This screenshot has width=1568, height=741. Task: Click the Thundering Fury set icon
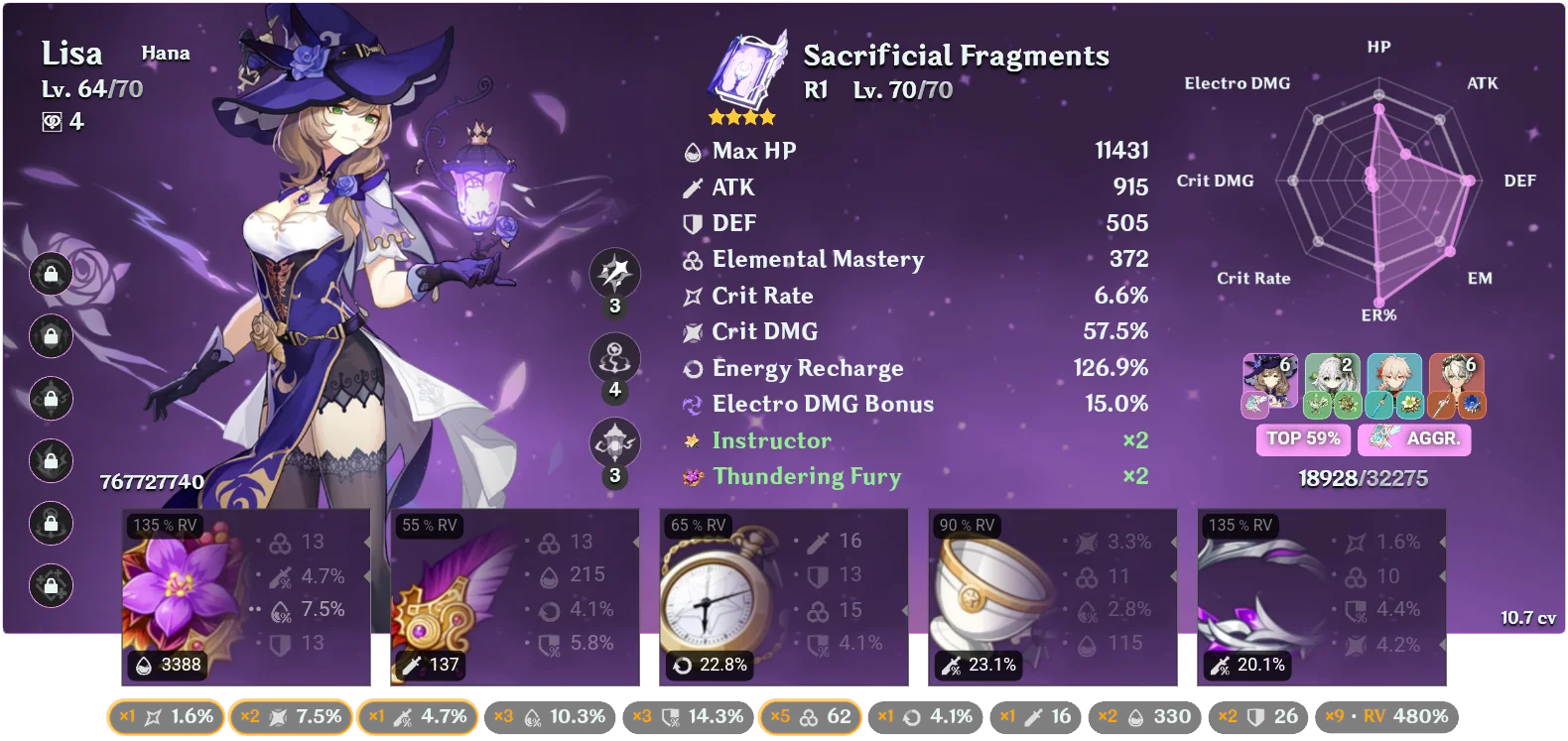693,476
